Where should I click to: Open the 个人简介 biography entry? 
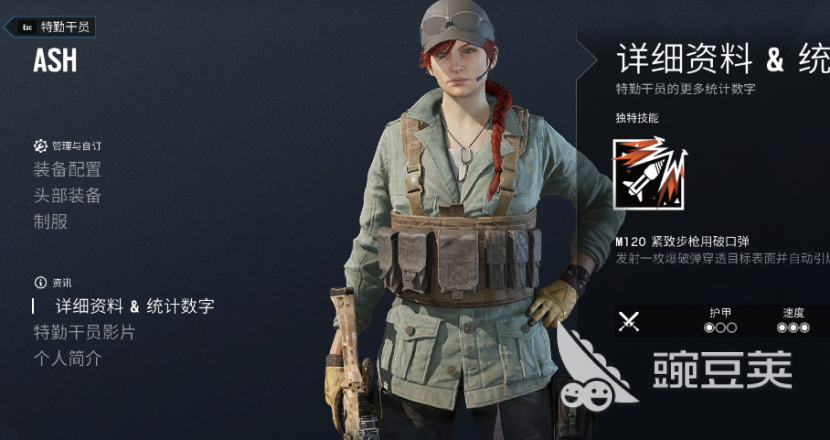click(x=67, y=358)
